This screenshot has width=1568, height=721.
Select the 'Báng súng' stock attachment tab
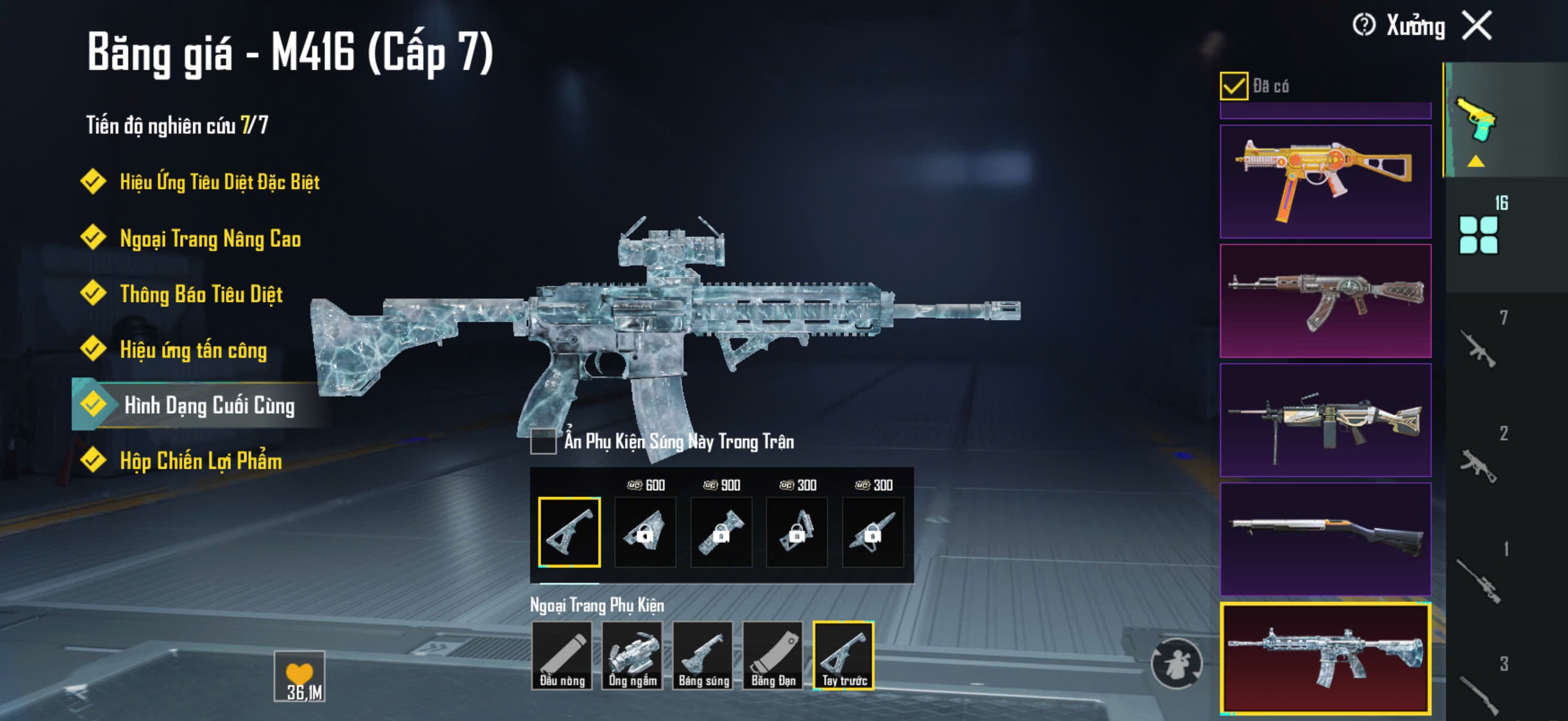click(703, 656)
